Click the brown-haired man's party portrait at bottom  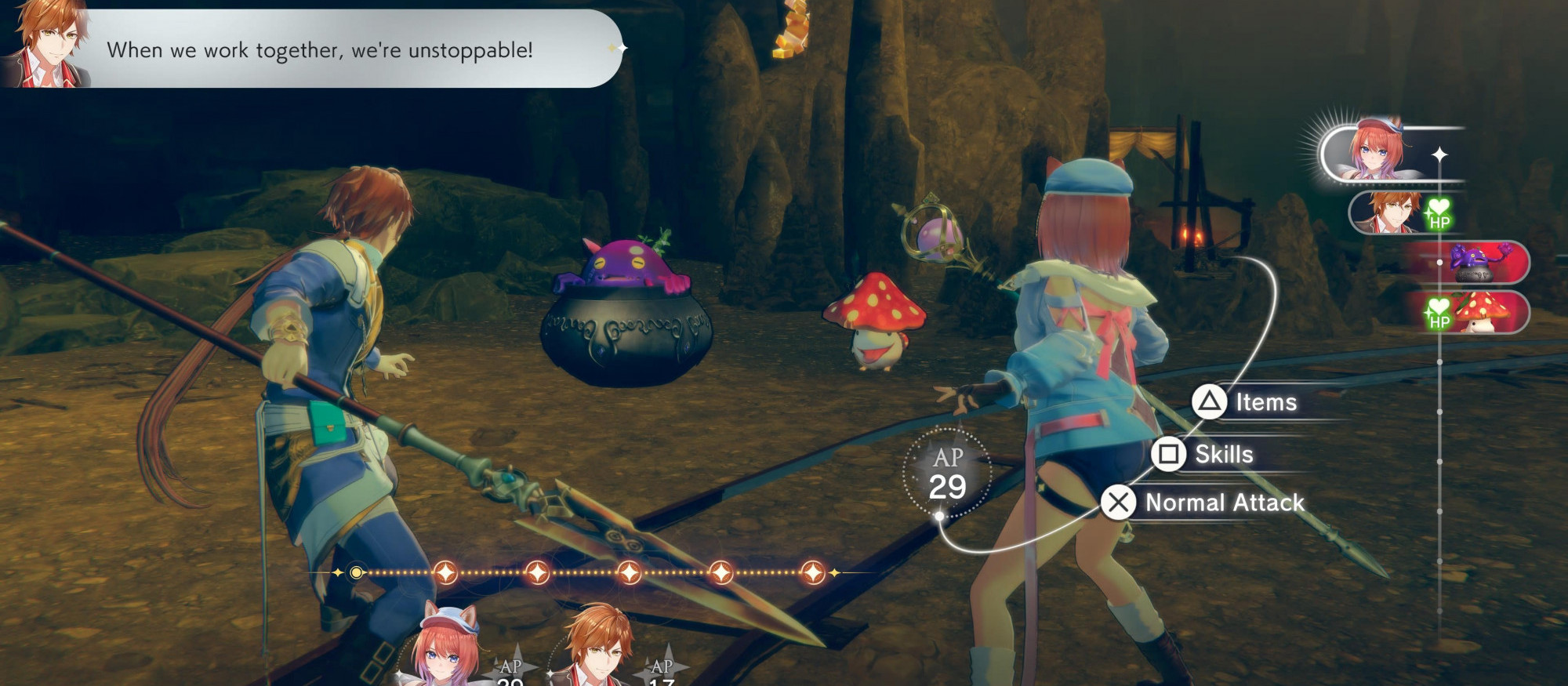point(599,647)
